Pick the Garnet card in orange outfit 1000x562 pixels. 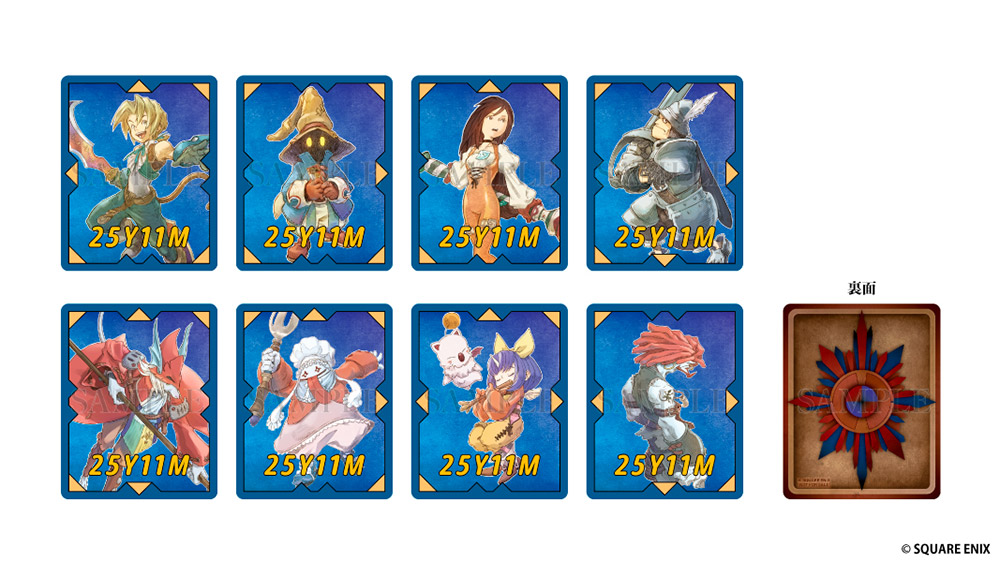coord(489,173)
